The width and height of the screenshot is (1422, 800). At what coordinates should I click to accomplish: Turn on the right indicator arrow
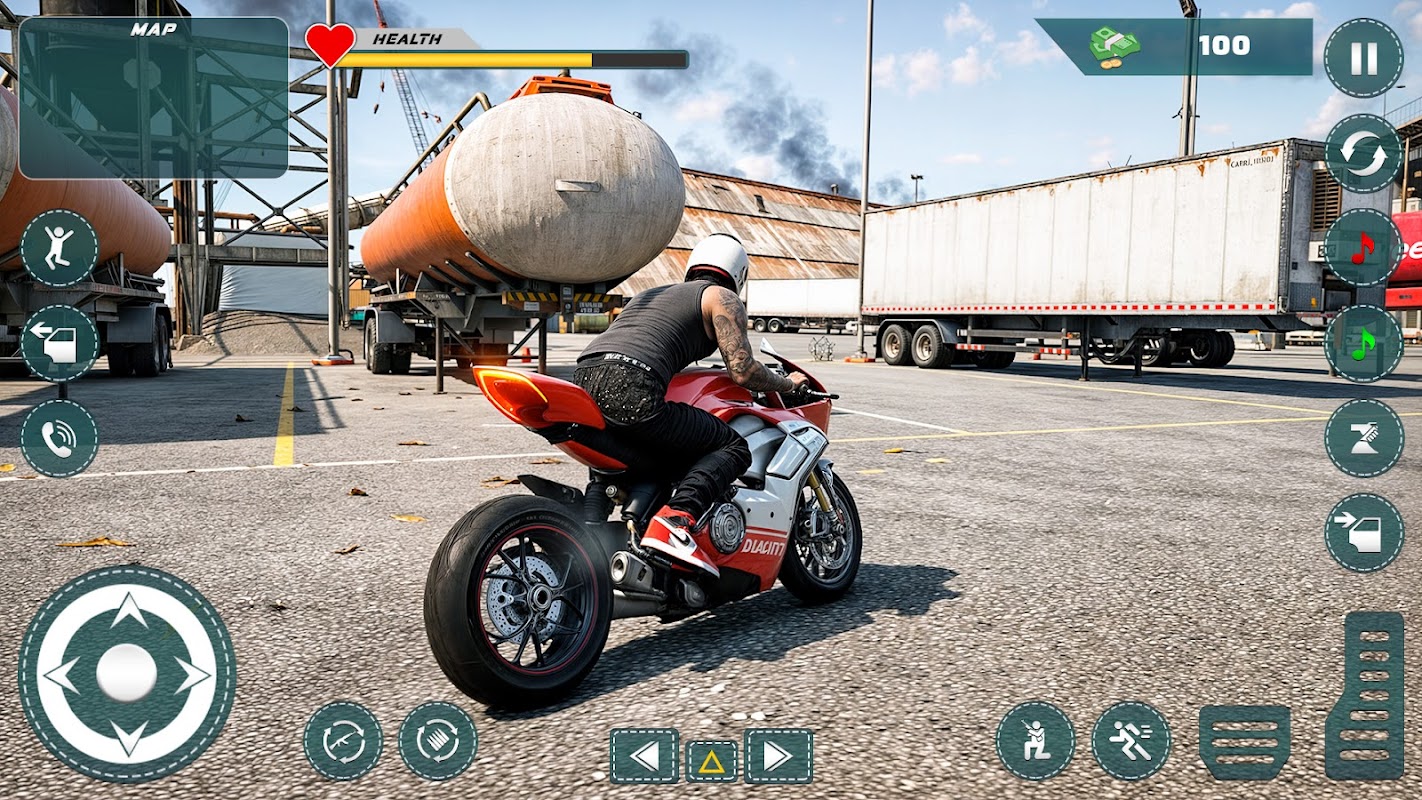778,756
